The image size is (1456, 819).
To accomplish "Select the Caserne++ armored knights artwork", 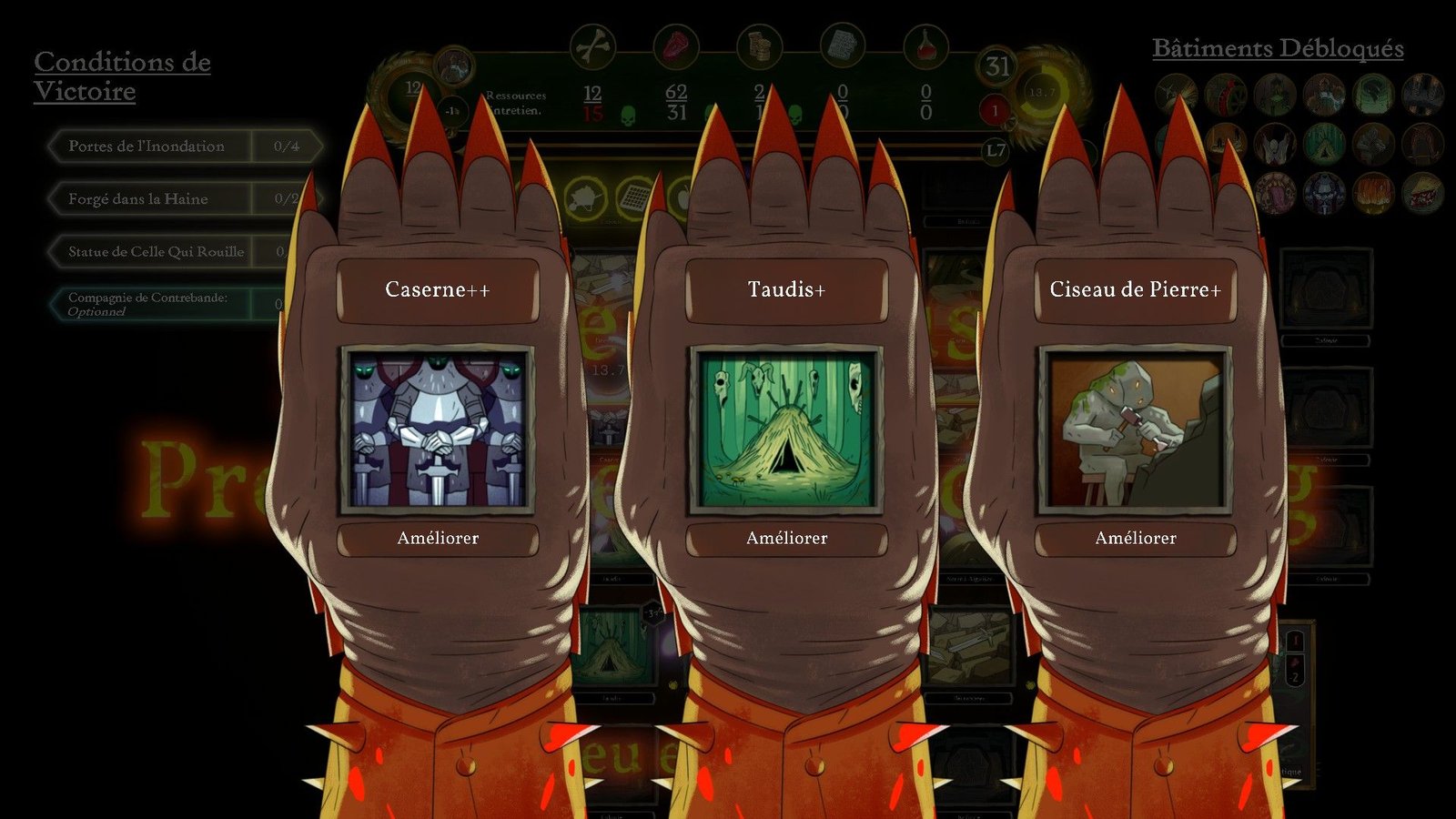I will (438, 429).
